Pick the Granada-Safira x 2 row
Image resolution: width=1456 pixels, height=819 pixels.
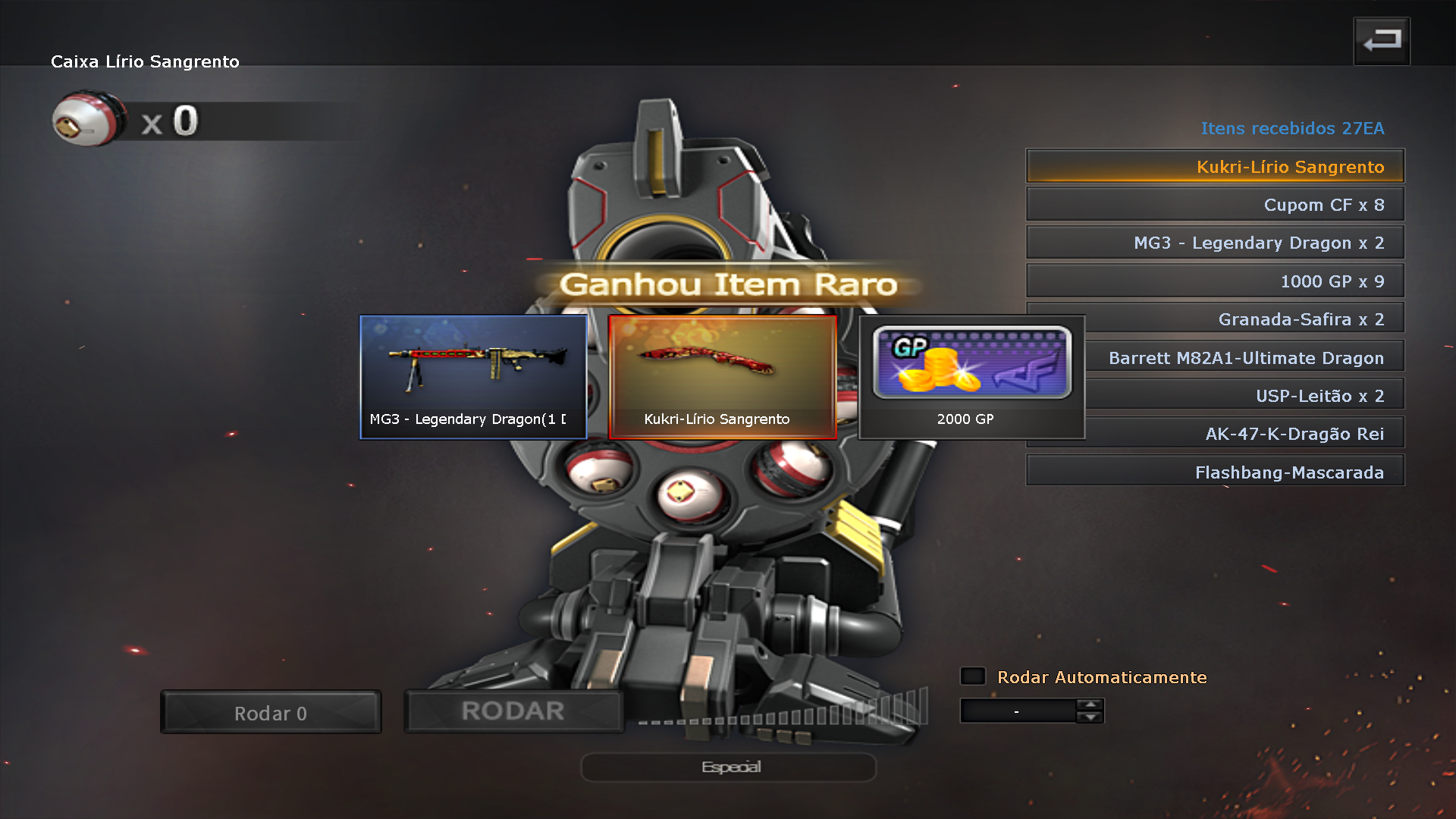[1244, 319]
